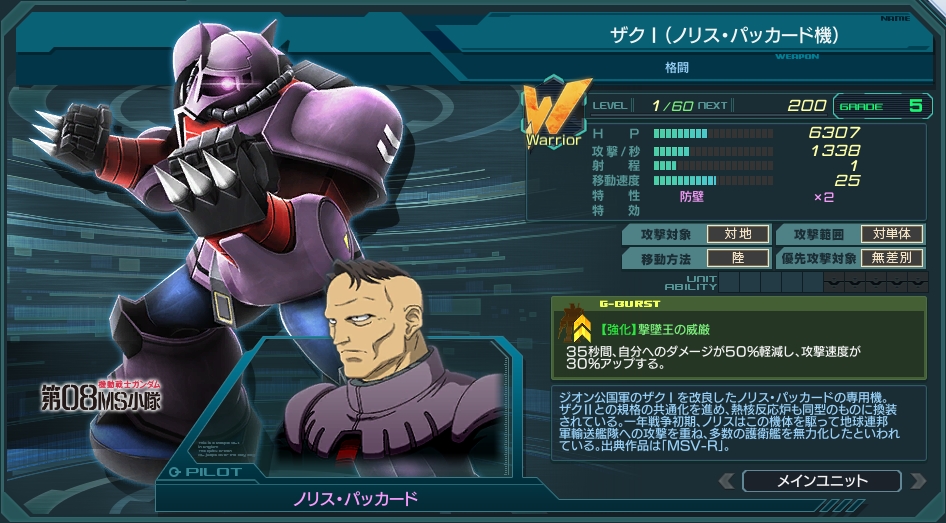Viewport: 946px width, 523px height.
Task: Go to the next unit with the right arrow
Action: (x=917, y=481)
